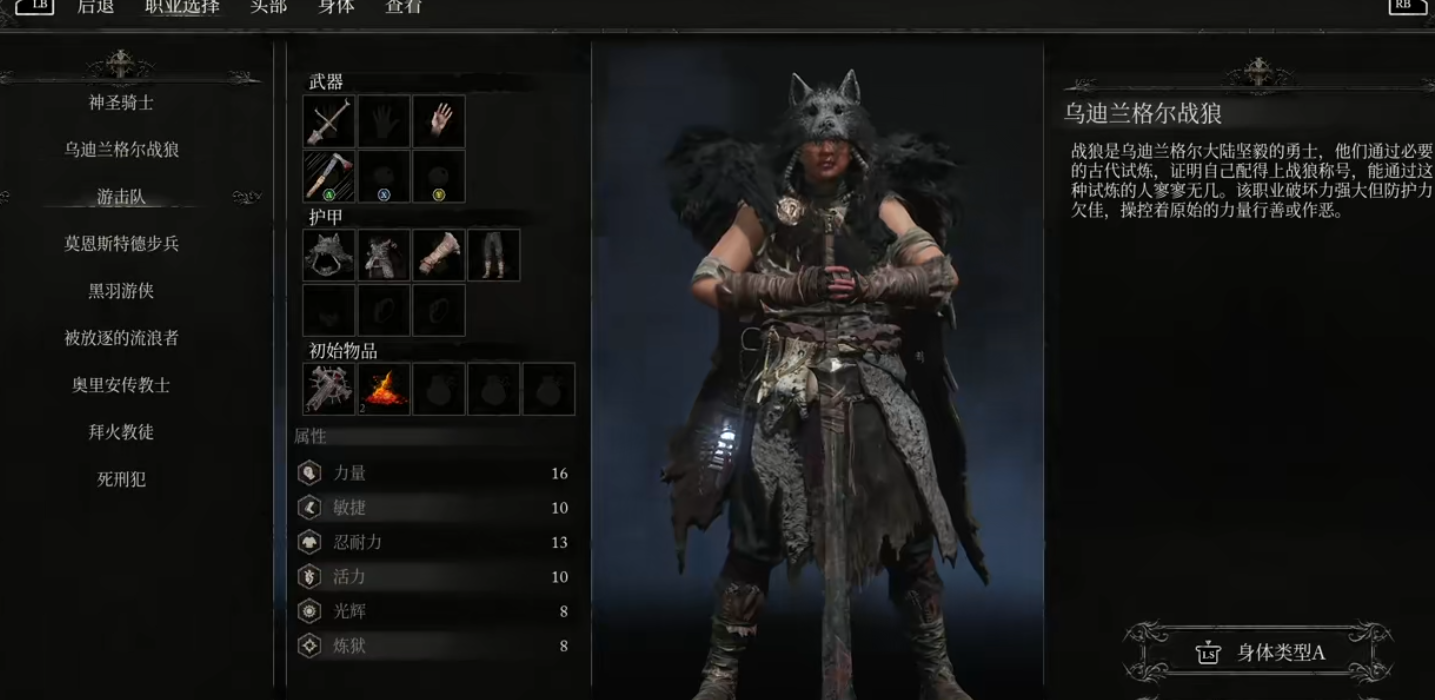
Task: Choose the 黑羽游侠 class
Action: point(121,291)
